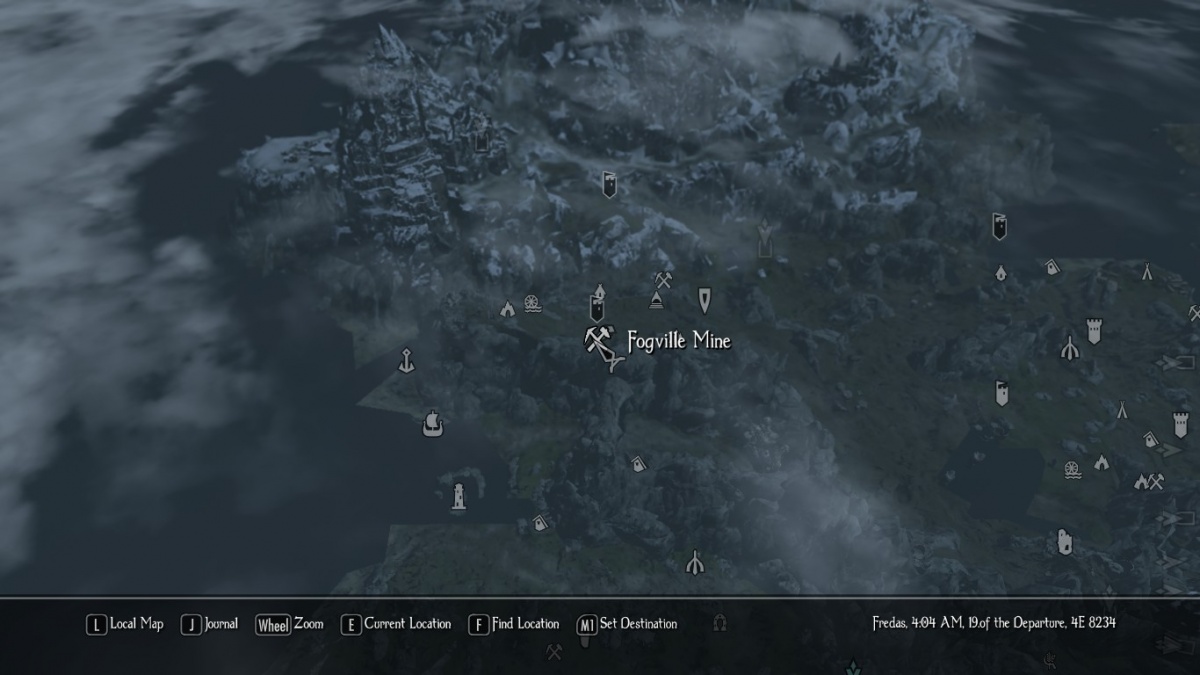Select the Fogville Mine map marker

point(598,342)
